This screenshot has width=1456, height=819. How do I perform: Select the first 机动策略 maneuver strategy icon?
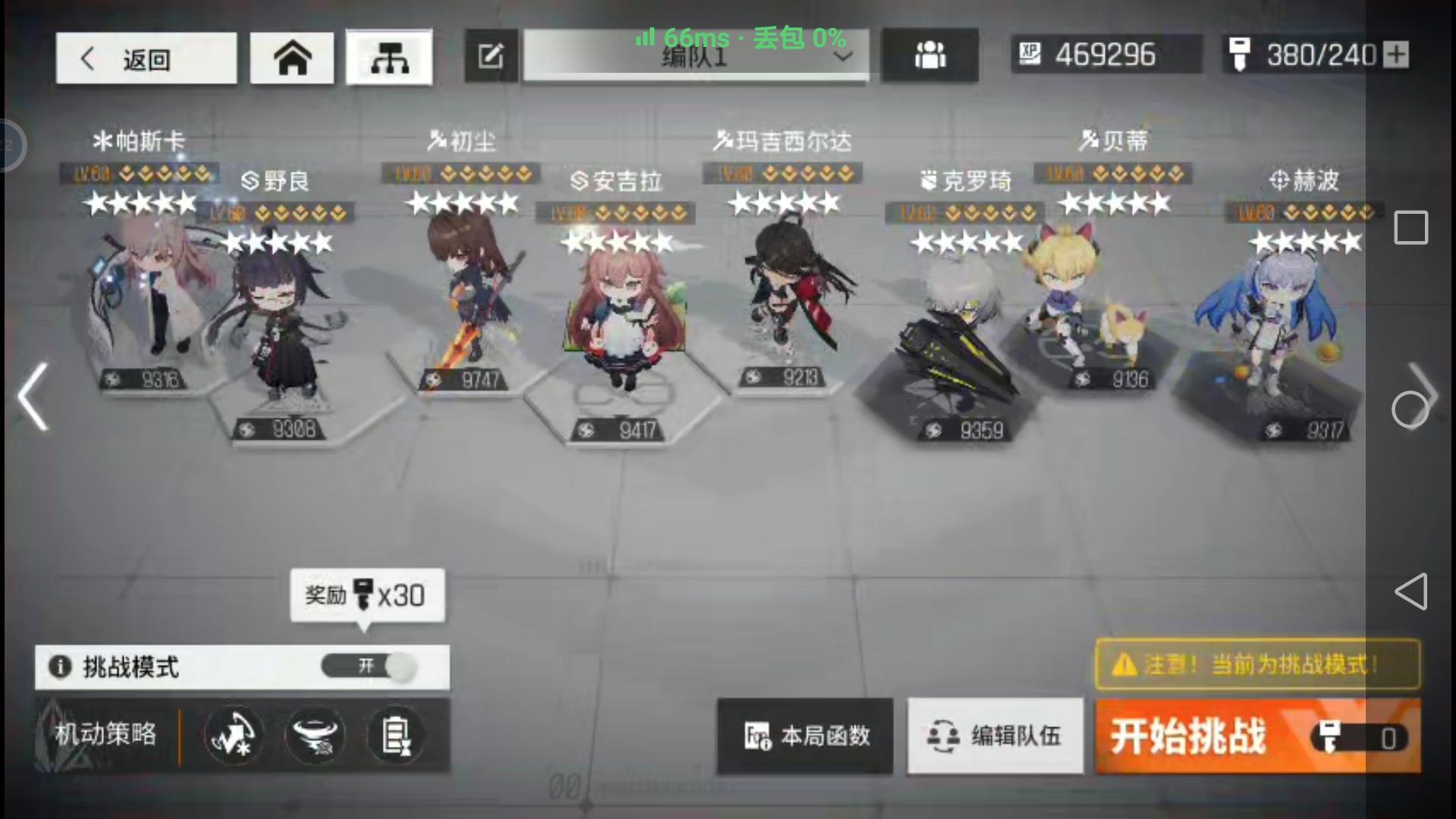[234, 735]
